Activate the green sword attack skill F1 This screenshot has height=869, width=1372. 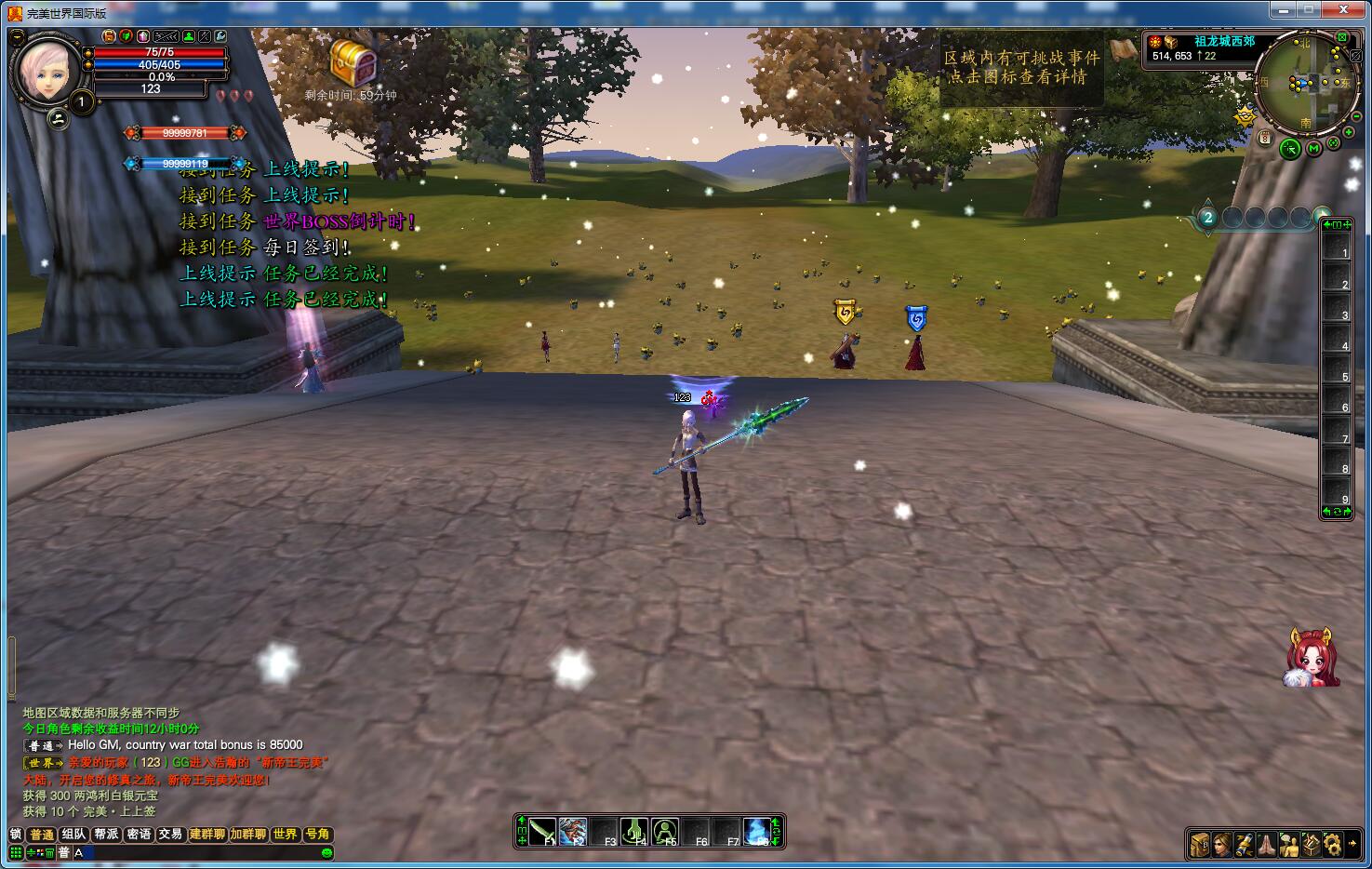pos(543,831)
